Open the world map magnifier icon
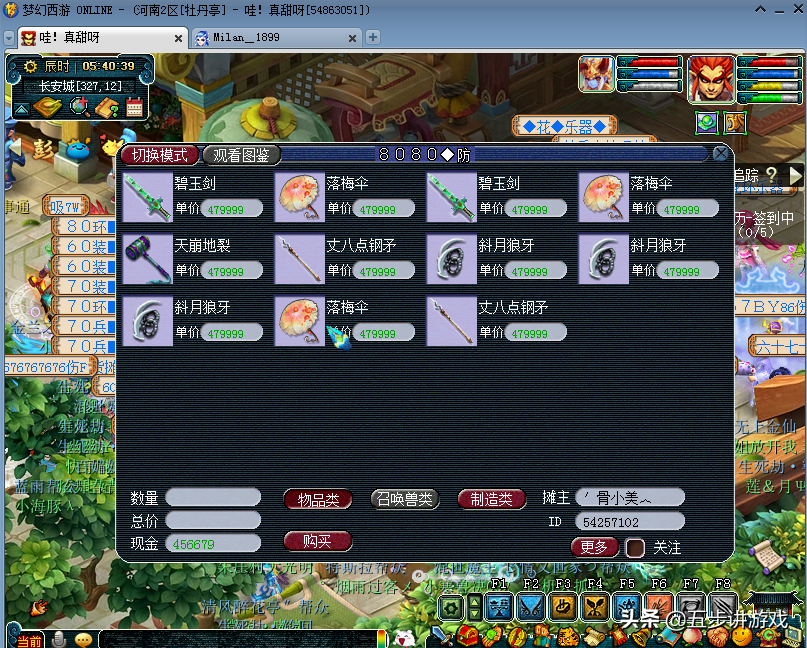 pyautogui.click(x=79, y=107)
